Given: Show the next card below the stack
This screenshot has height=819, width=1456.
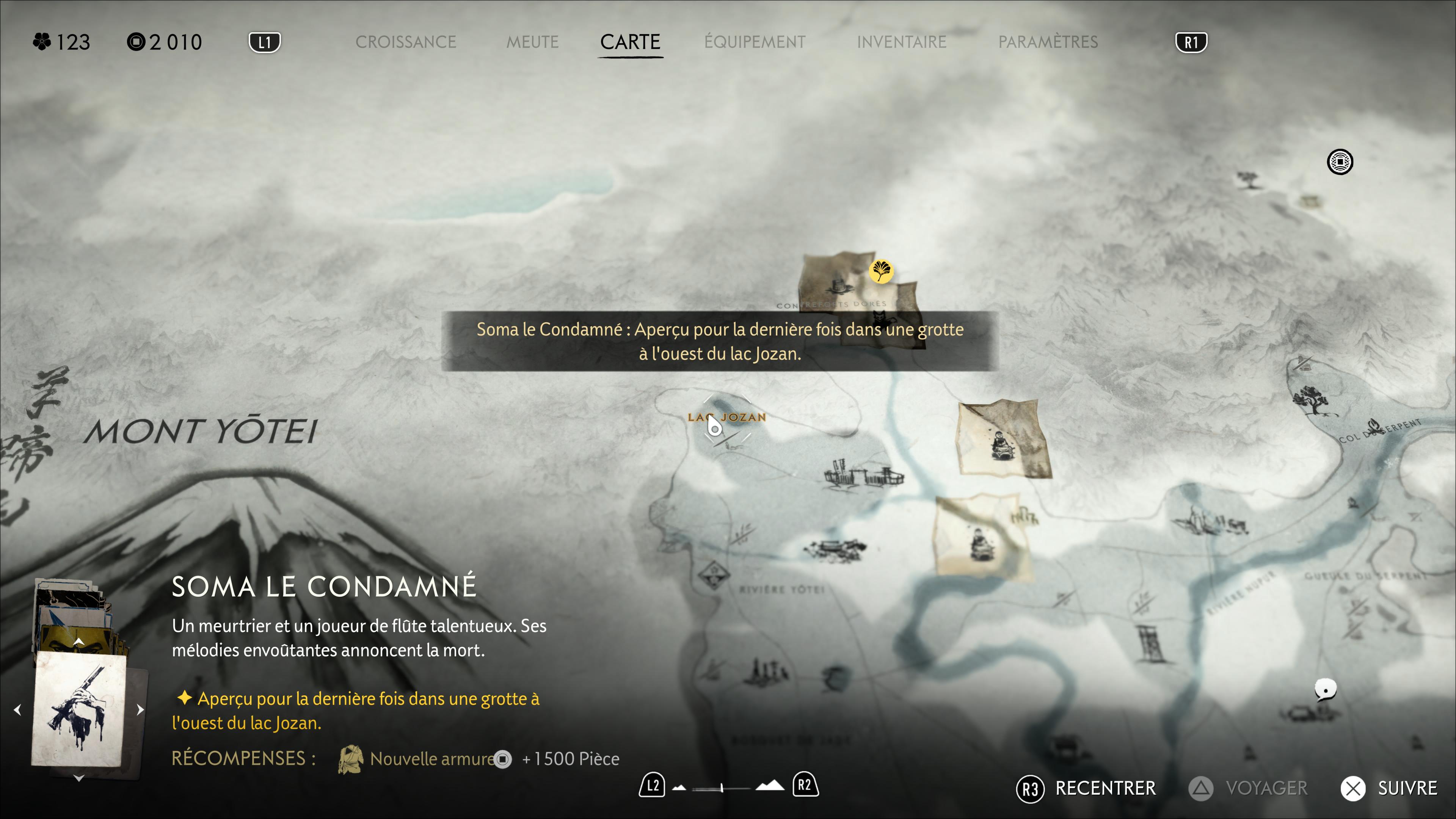Looking at the screenshot, I should tap(78, 778).
